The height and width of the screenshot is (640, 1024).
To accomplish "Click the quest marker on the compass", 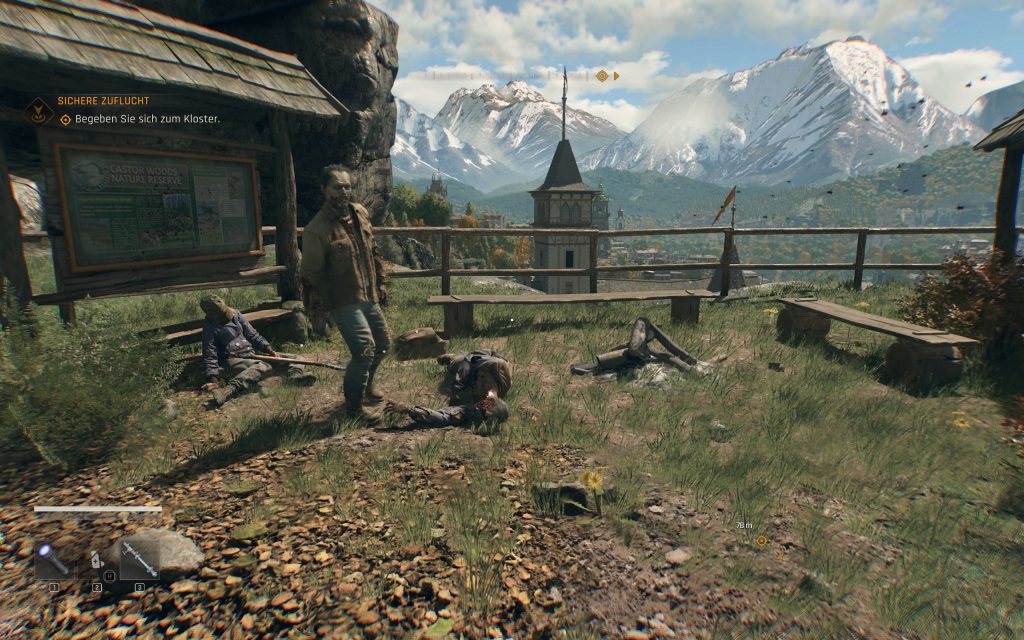I will pos(602,75).
